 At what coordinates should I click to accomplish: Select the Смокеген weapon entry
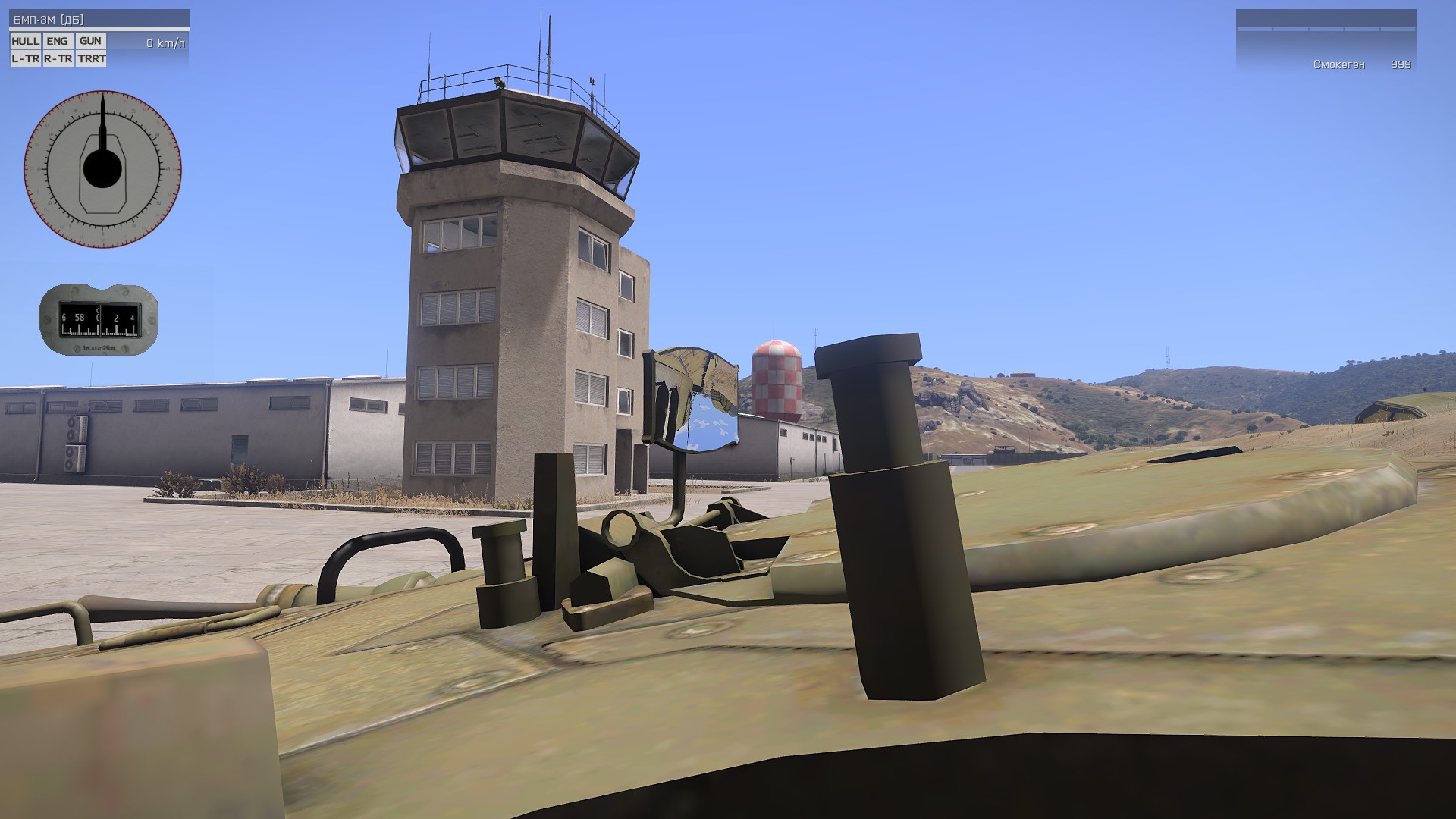tap(1339, 65)
